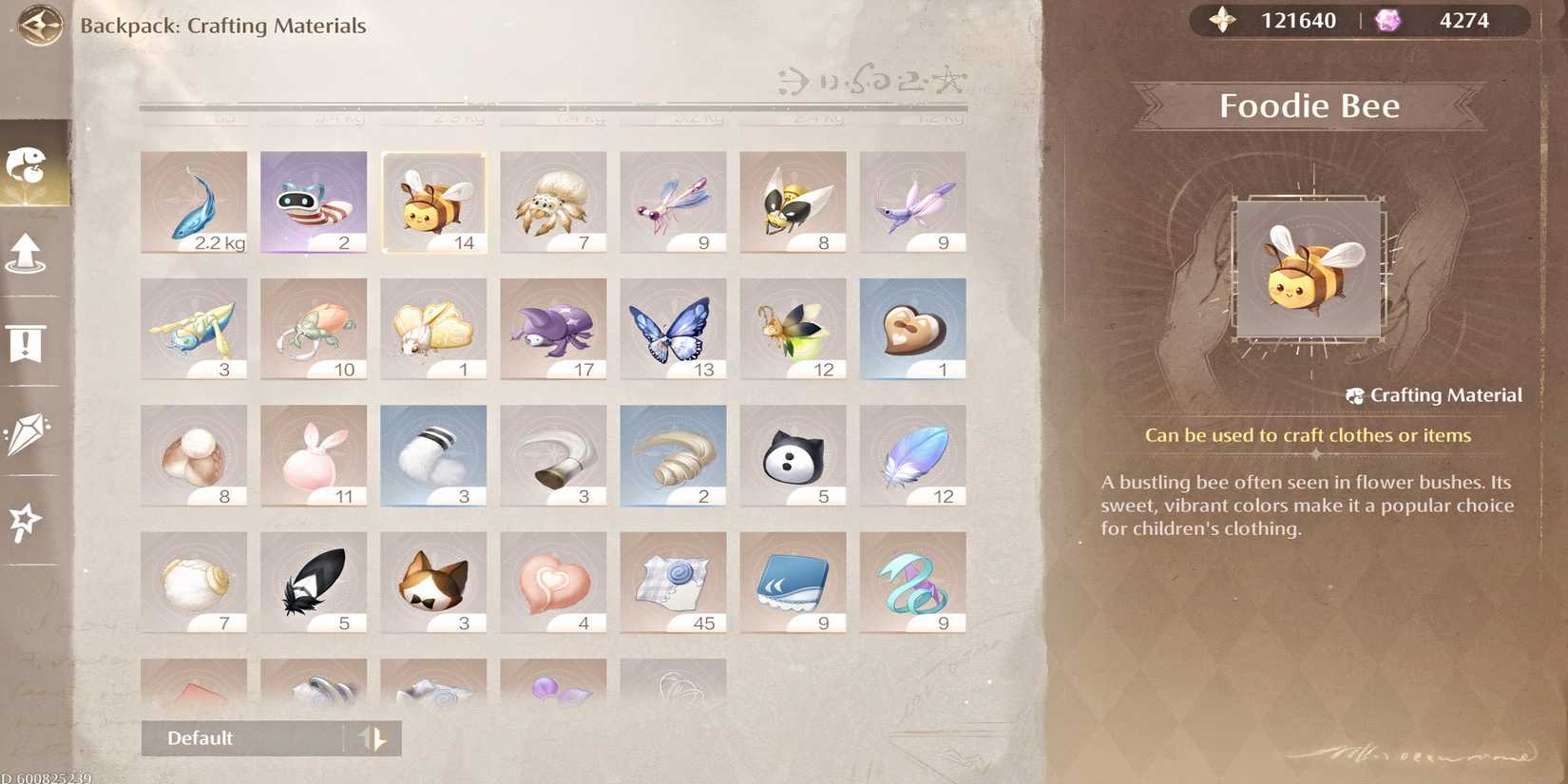Select the Foodie Bee inventory slot
Image resolution: width=1568 pixels, height=784 pixels.
point(432,201)
